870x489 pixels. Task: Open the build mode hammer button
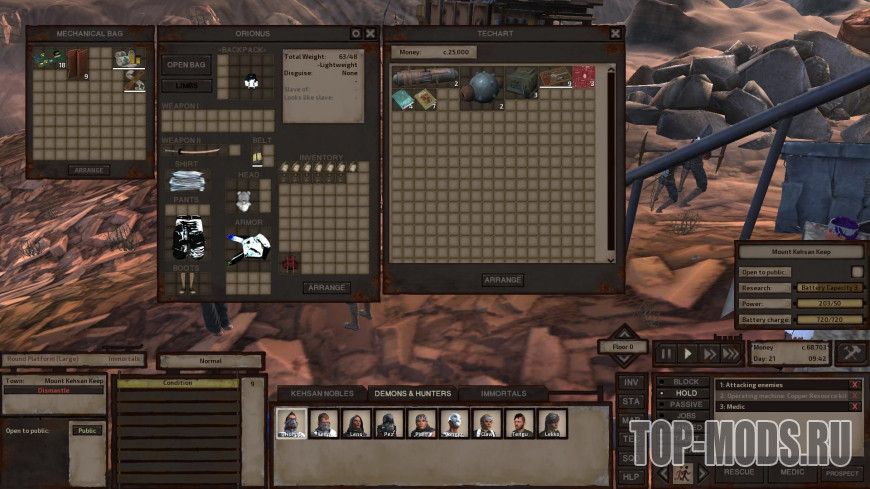pos(851,352)
